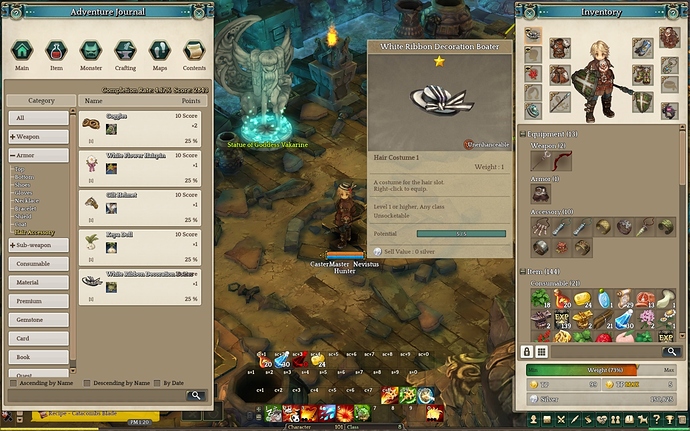
Task: Filter journal by Gemstone category
Action: pos(40,319)
